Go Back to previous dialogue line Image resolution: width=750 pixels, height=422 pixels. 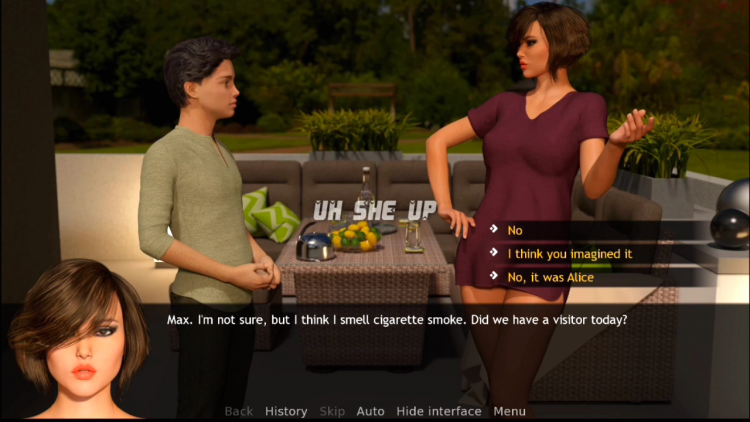[239, 411]
